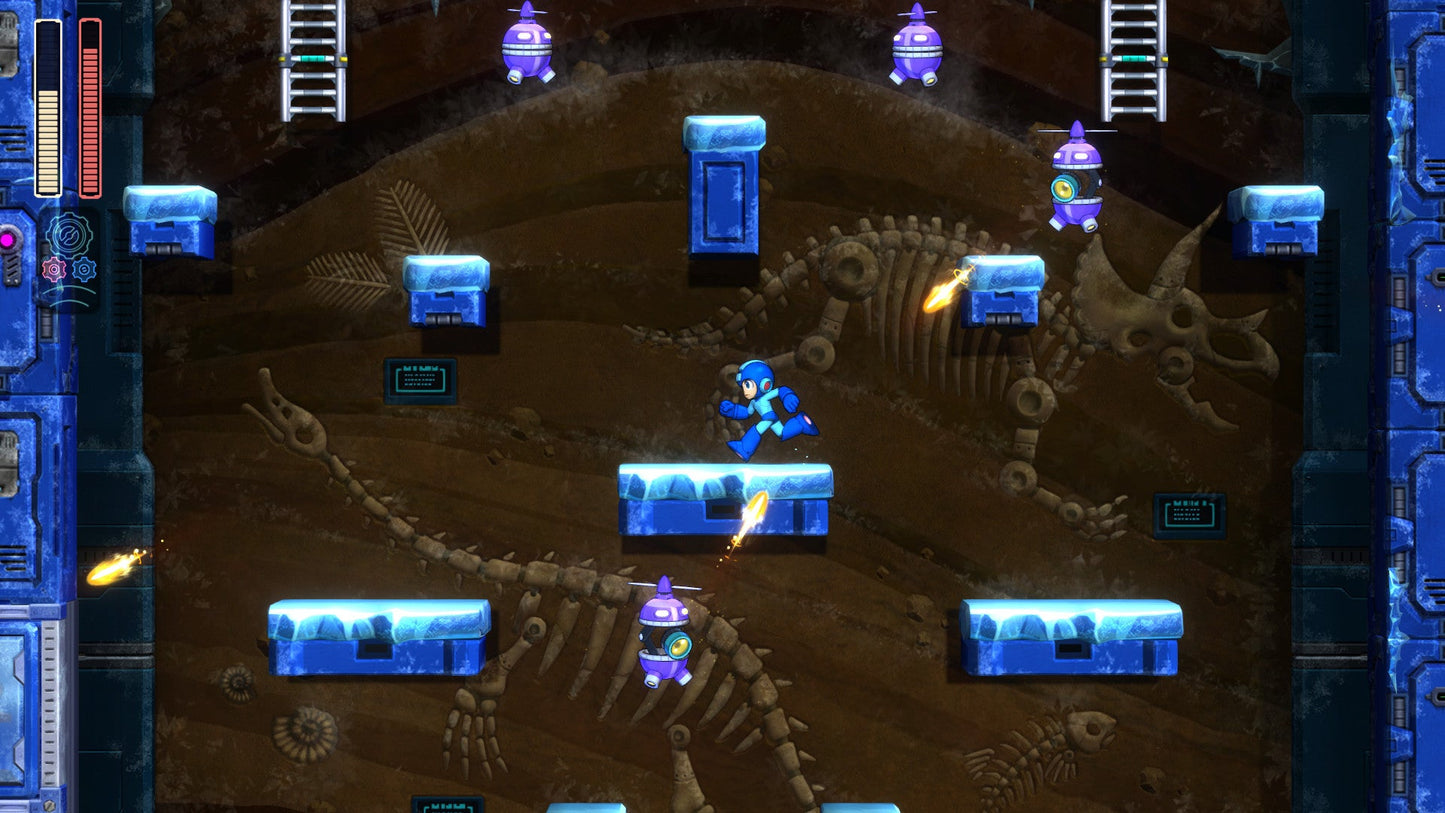This screenshot has height=813, width=1445.
Task: Click the Mega Man character sprite
Action: point(762,410)
